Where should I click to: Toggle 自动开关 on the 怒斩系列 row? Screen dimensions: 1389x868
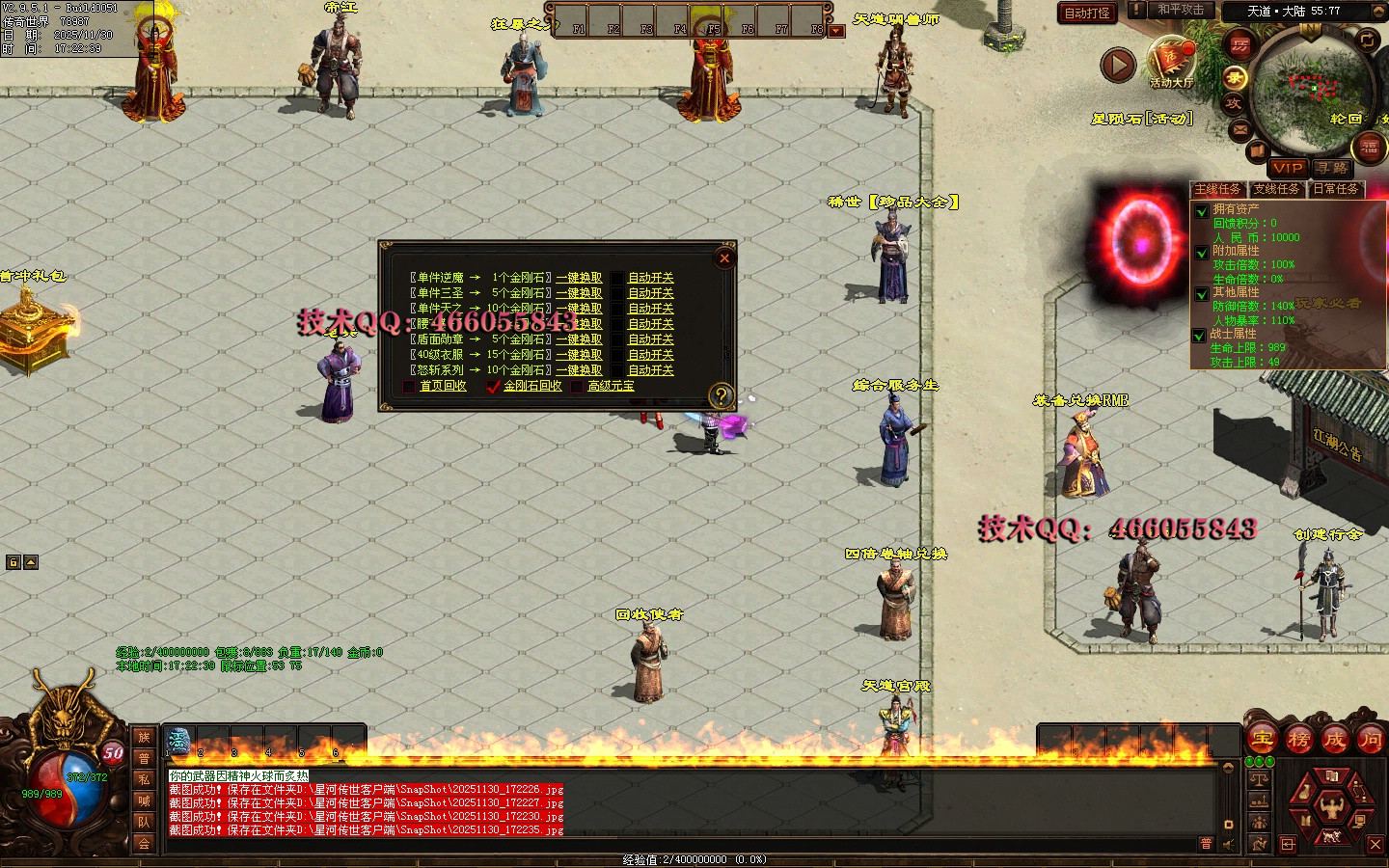650,370
